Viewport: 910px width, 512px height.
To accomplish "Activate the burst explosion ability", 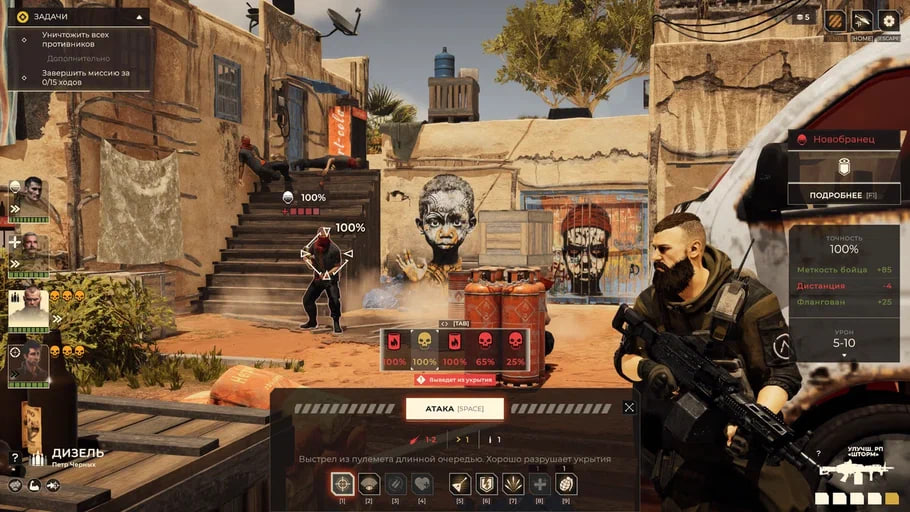I will pos(512,484).
